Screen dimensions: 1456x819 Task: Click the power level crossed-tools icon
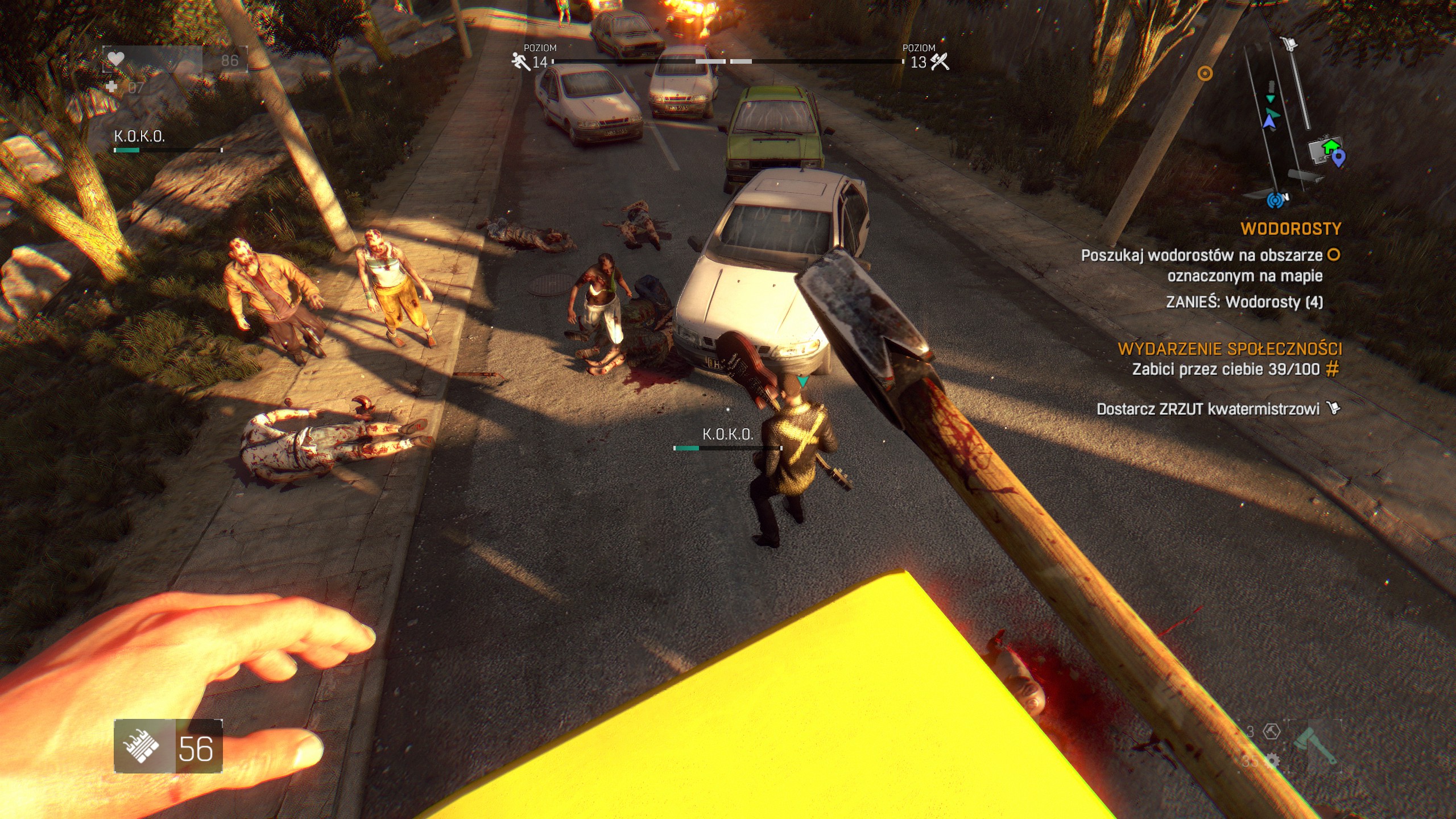940,61
